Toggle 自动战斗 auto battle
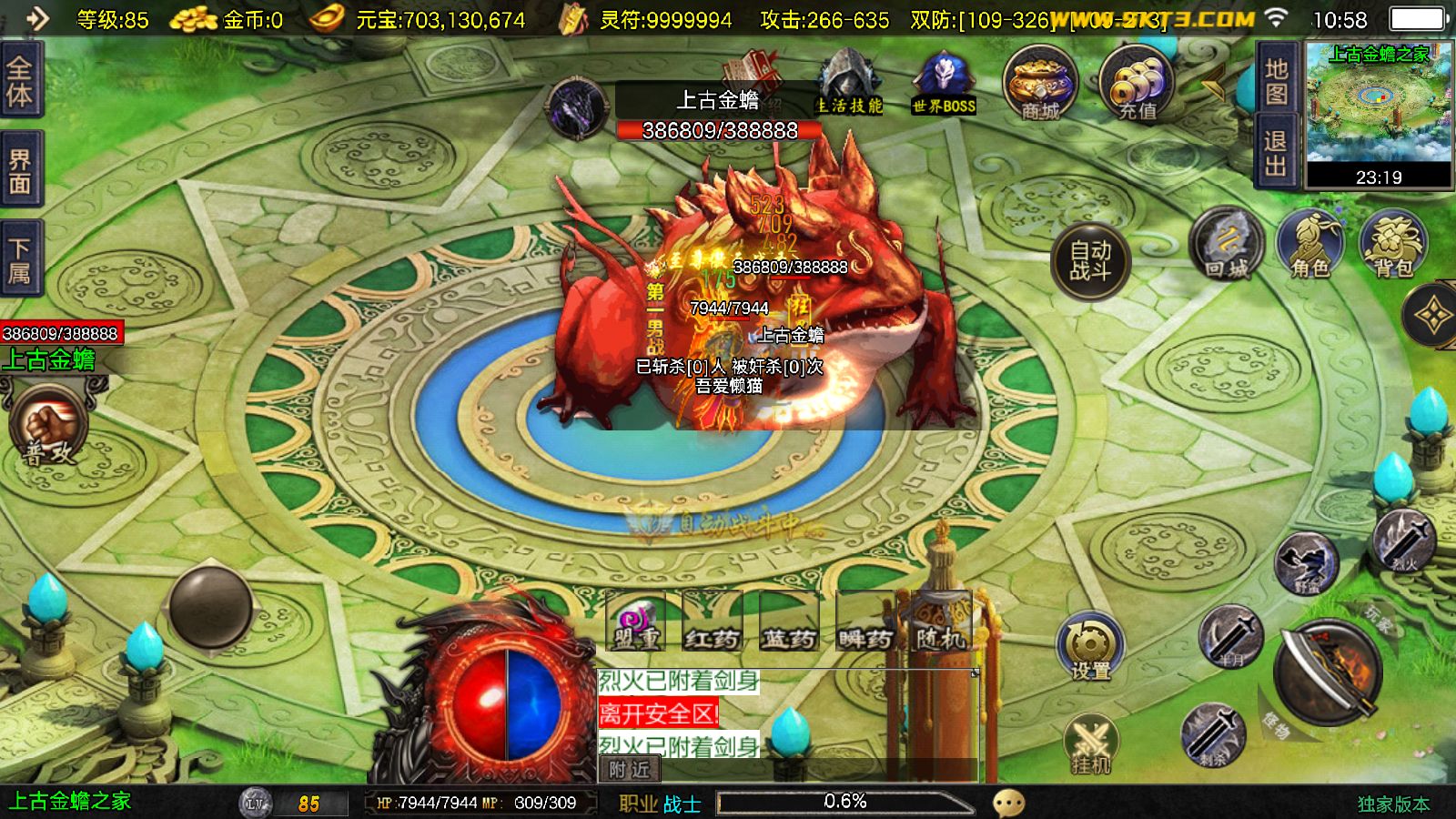The image size is (1456, 819). (1090, 261)
